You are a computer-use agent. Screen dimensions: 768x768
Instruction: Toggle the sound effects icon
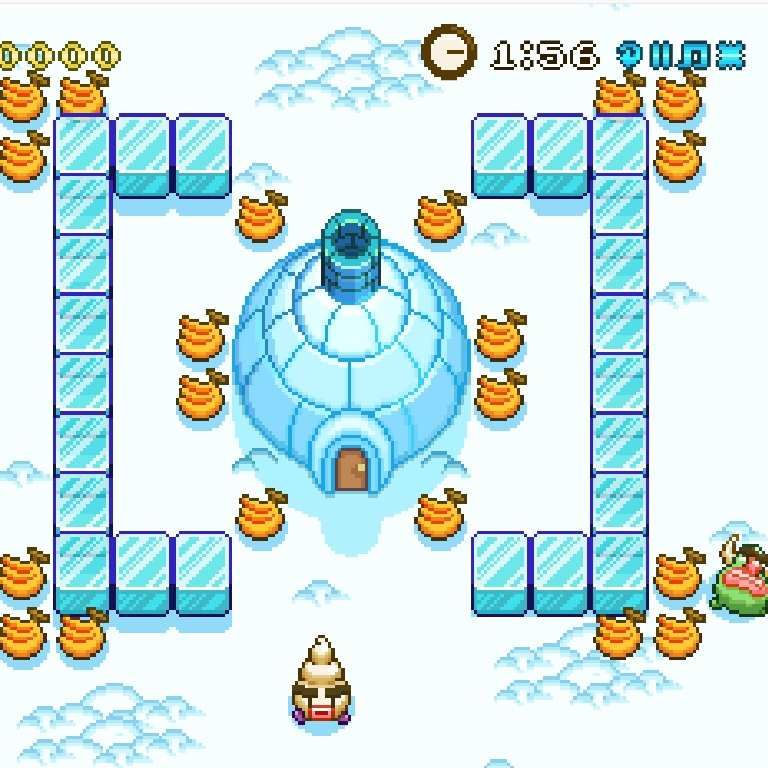(x=731, y=55)
